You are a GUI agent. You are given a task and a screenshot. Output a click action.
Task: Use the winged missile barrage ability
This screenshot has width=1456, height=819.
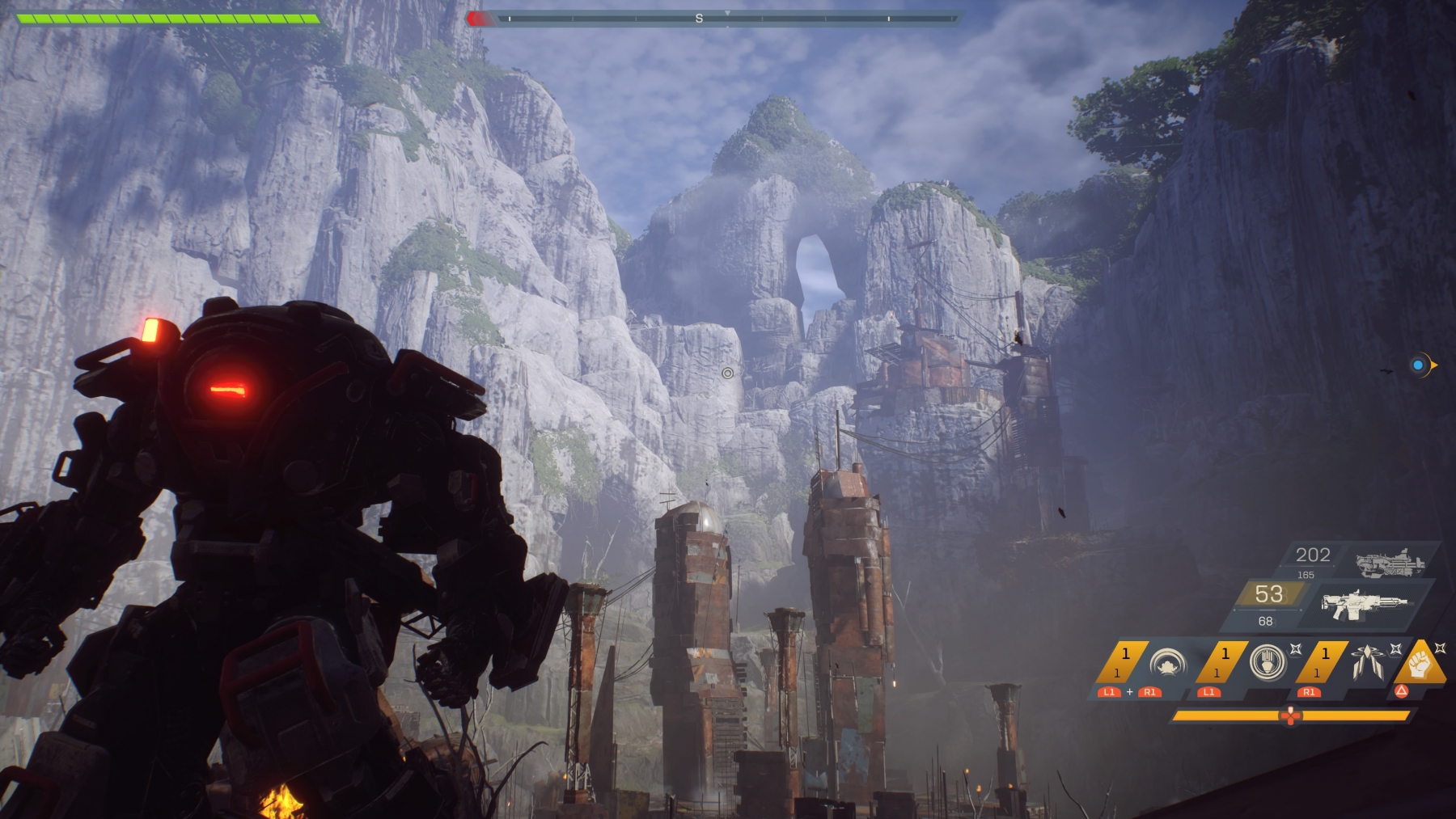tap(1365, 662)
